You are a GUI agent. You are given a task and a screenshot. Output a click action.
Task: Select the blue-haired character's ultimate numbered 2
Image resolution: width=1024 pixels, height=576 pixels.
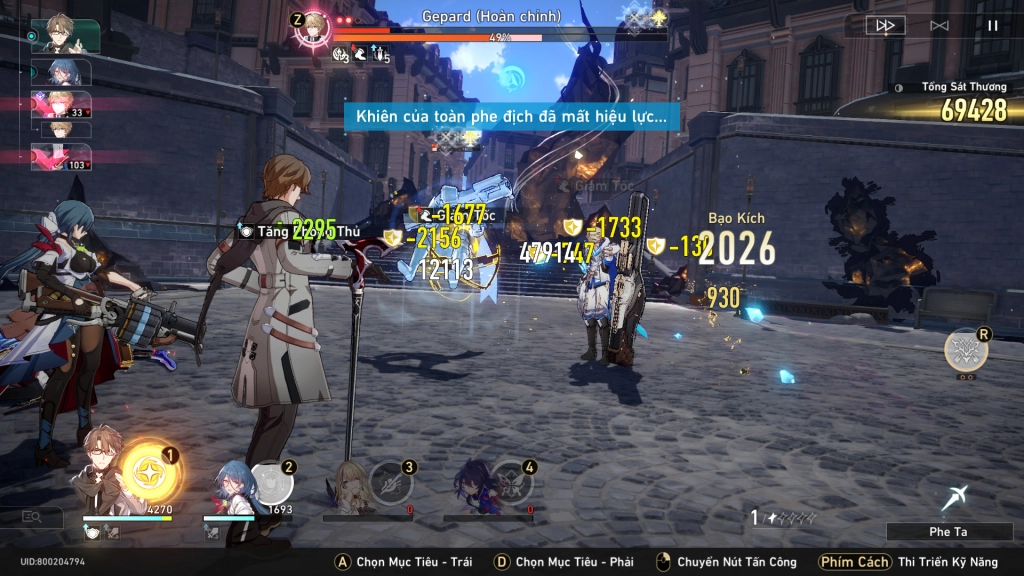point(271,482)
